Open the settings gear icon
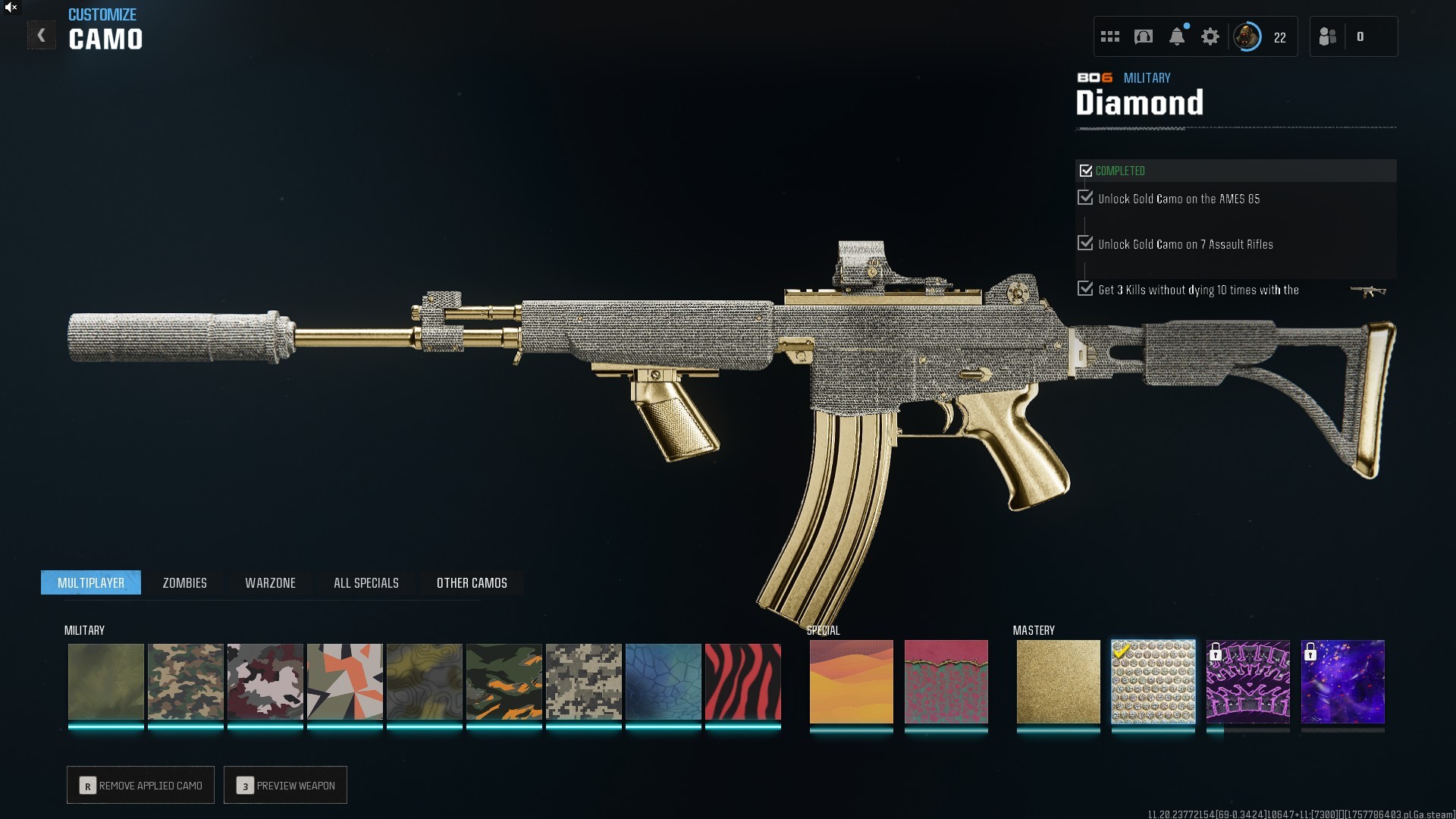 pyautogui.click(x=1210, y=37)
